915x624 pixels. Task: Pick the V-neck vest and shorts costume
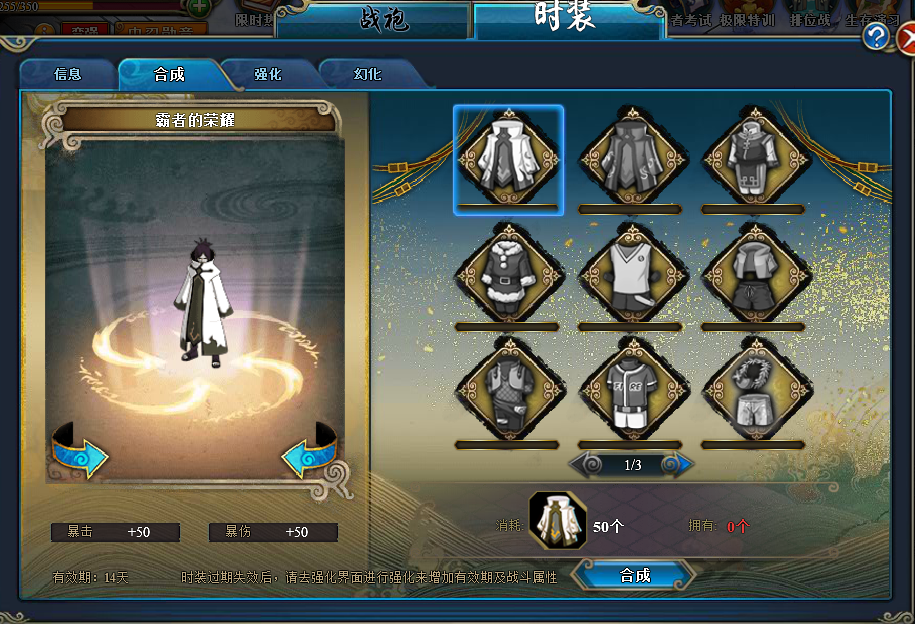coord(632,272)
